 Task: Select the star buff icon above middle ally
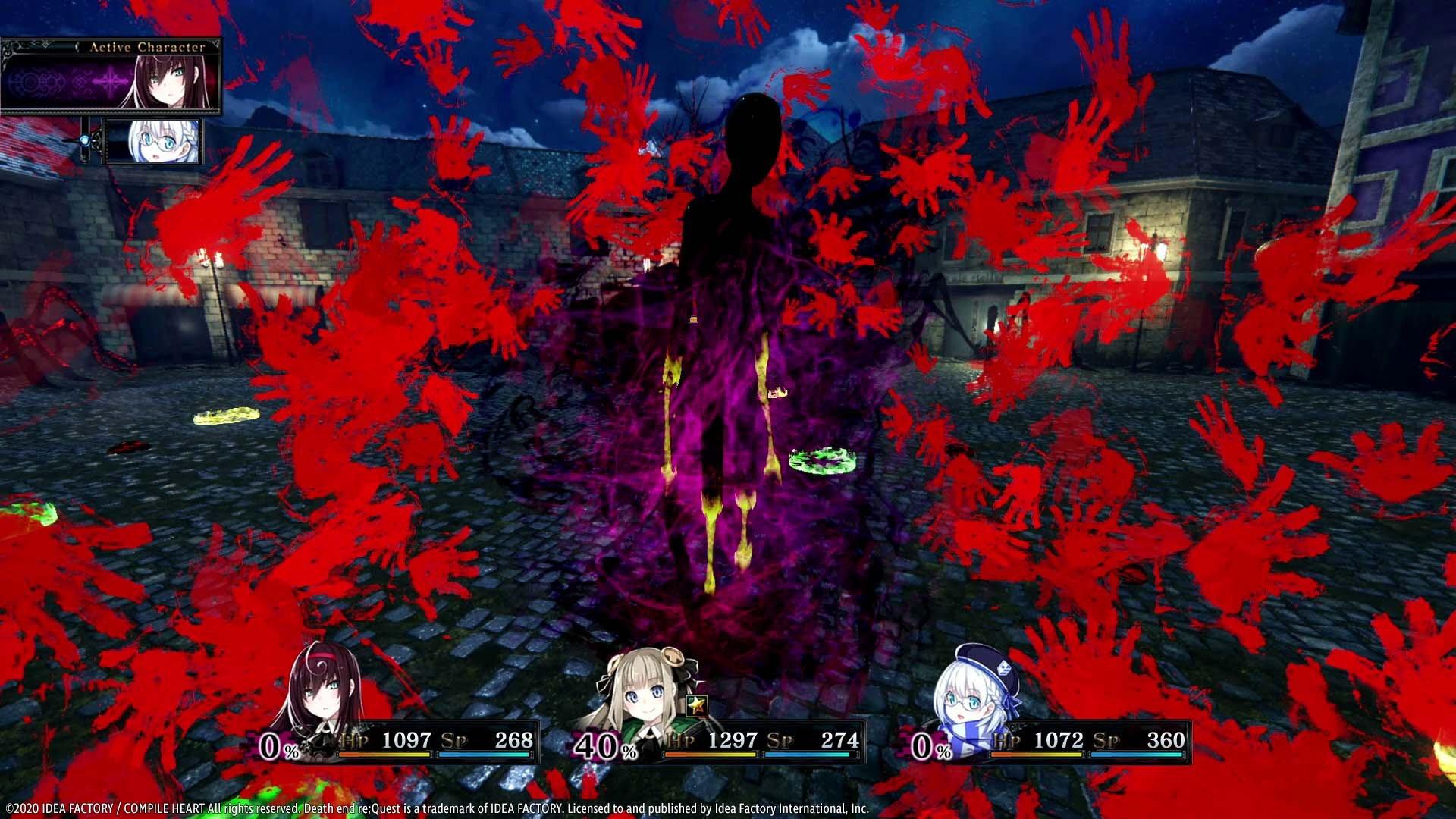(695, 707)
